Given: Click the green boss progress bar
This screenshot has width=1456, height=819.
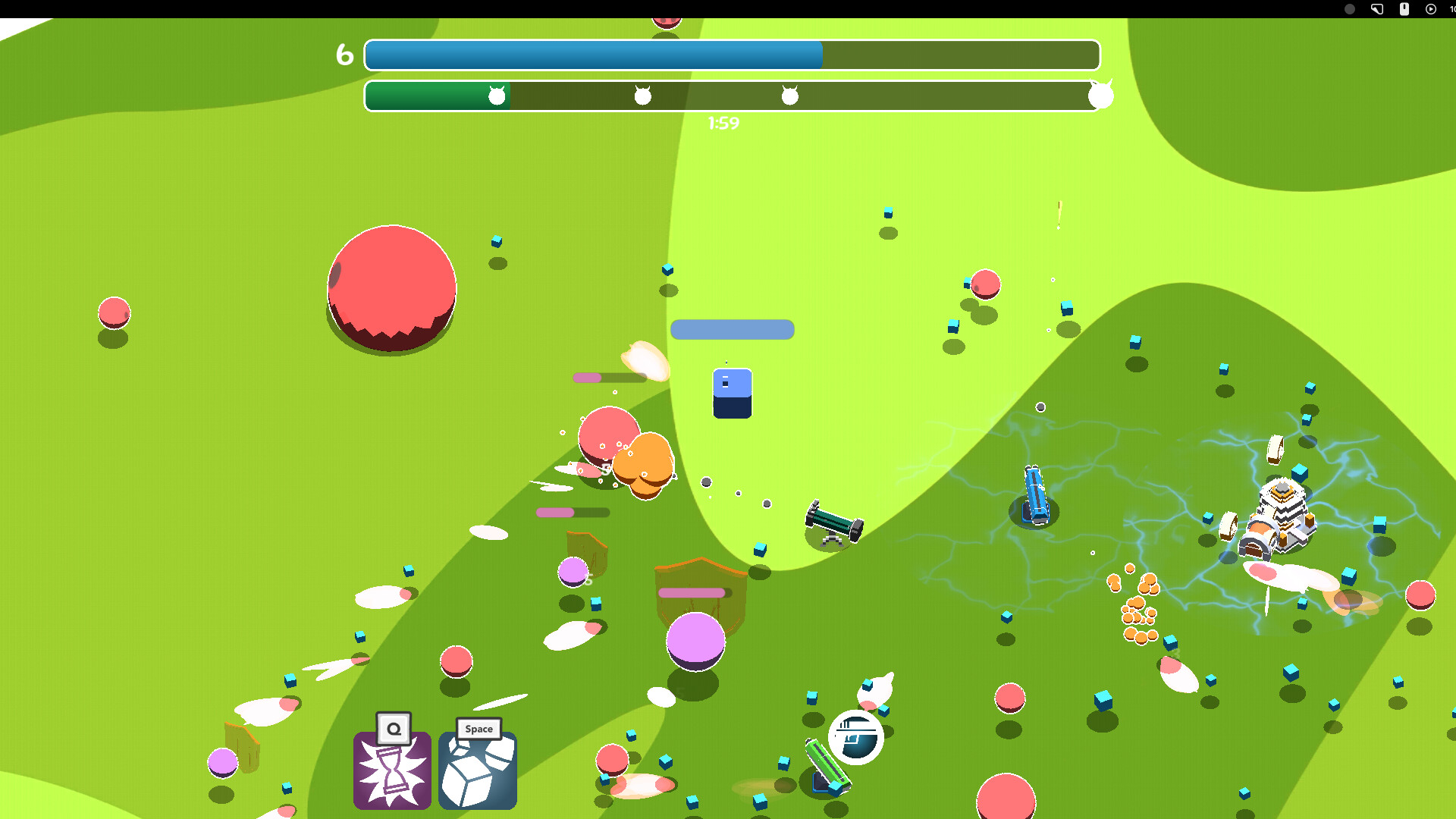Looking at the screenshot, I should point(436,96).
